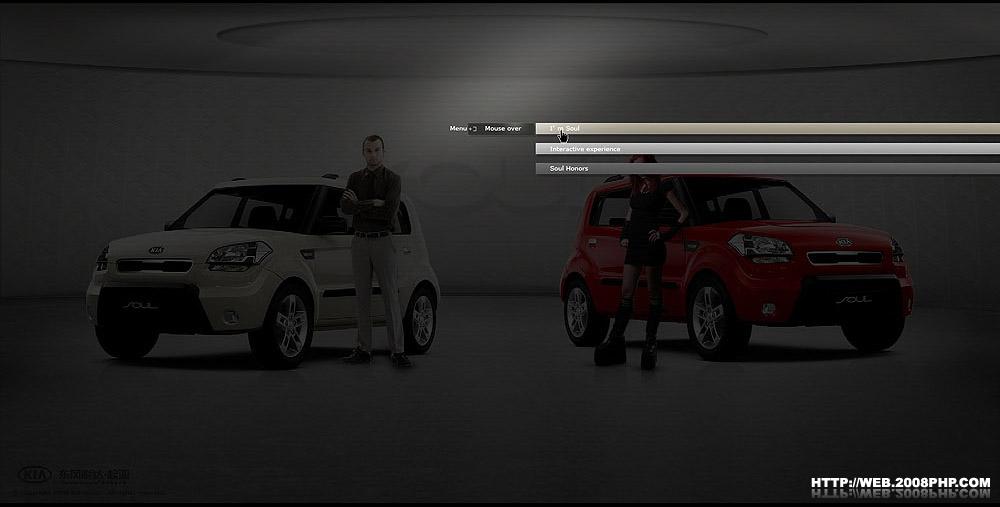Select the Interactive experience menu bar
Image resolution: width=1000 pixels, height=507 pixels.
coord(585,149)
